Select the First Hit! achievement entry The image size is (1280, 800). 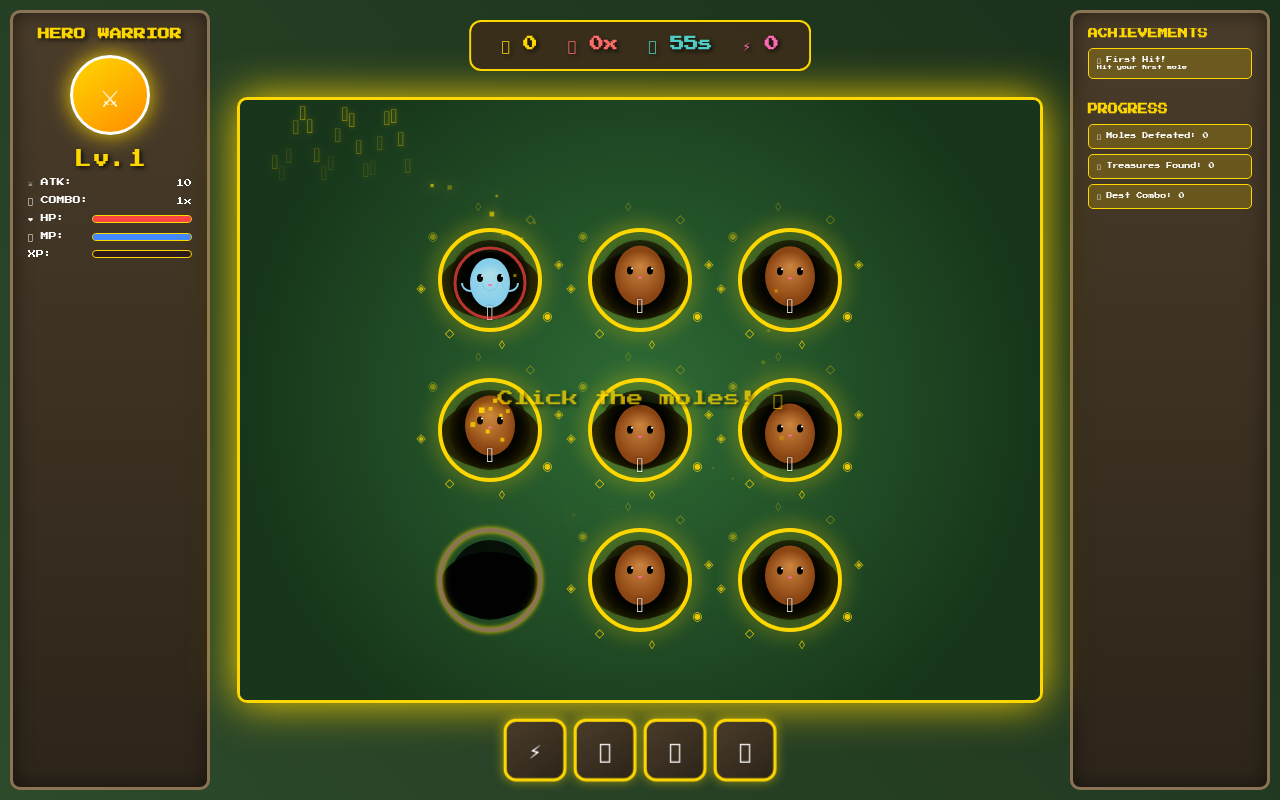1169,63
